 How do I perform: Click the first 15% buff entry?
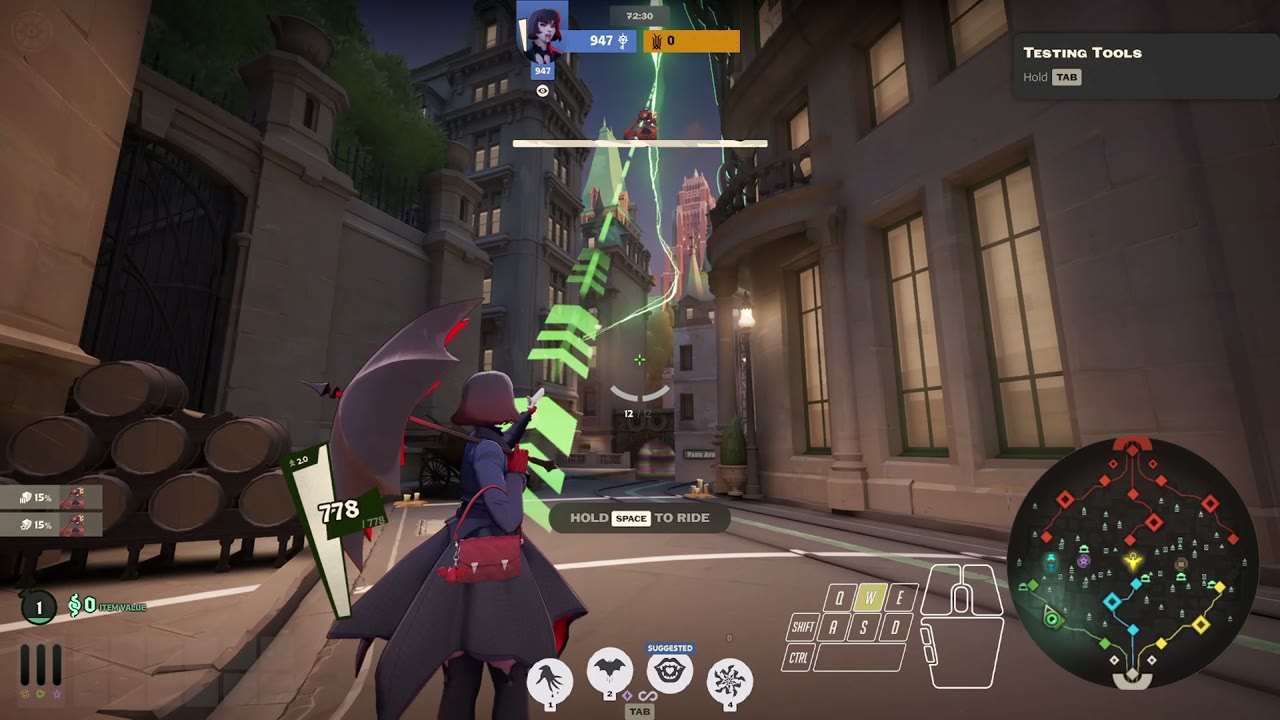[x=52, y=497]
